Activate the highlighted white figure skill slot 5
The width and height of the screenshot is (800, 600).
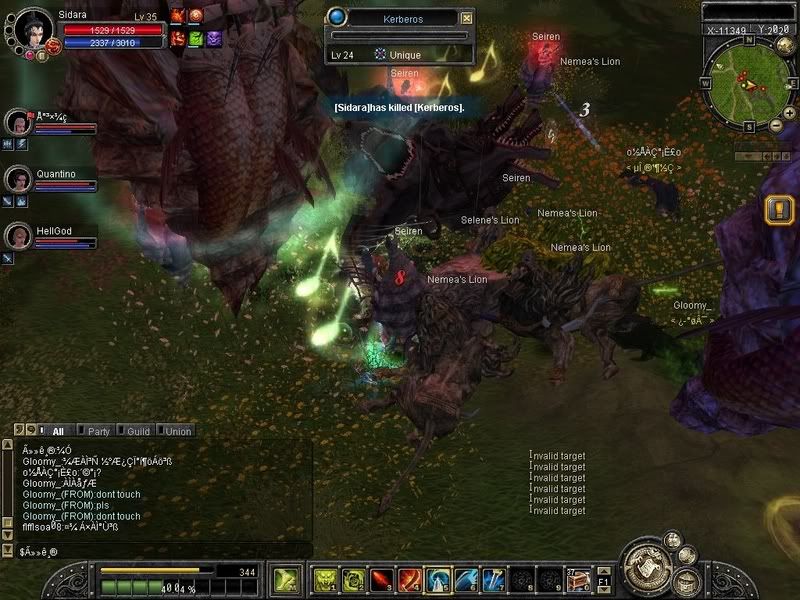tap(438, 579)
